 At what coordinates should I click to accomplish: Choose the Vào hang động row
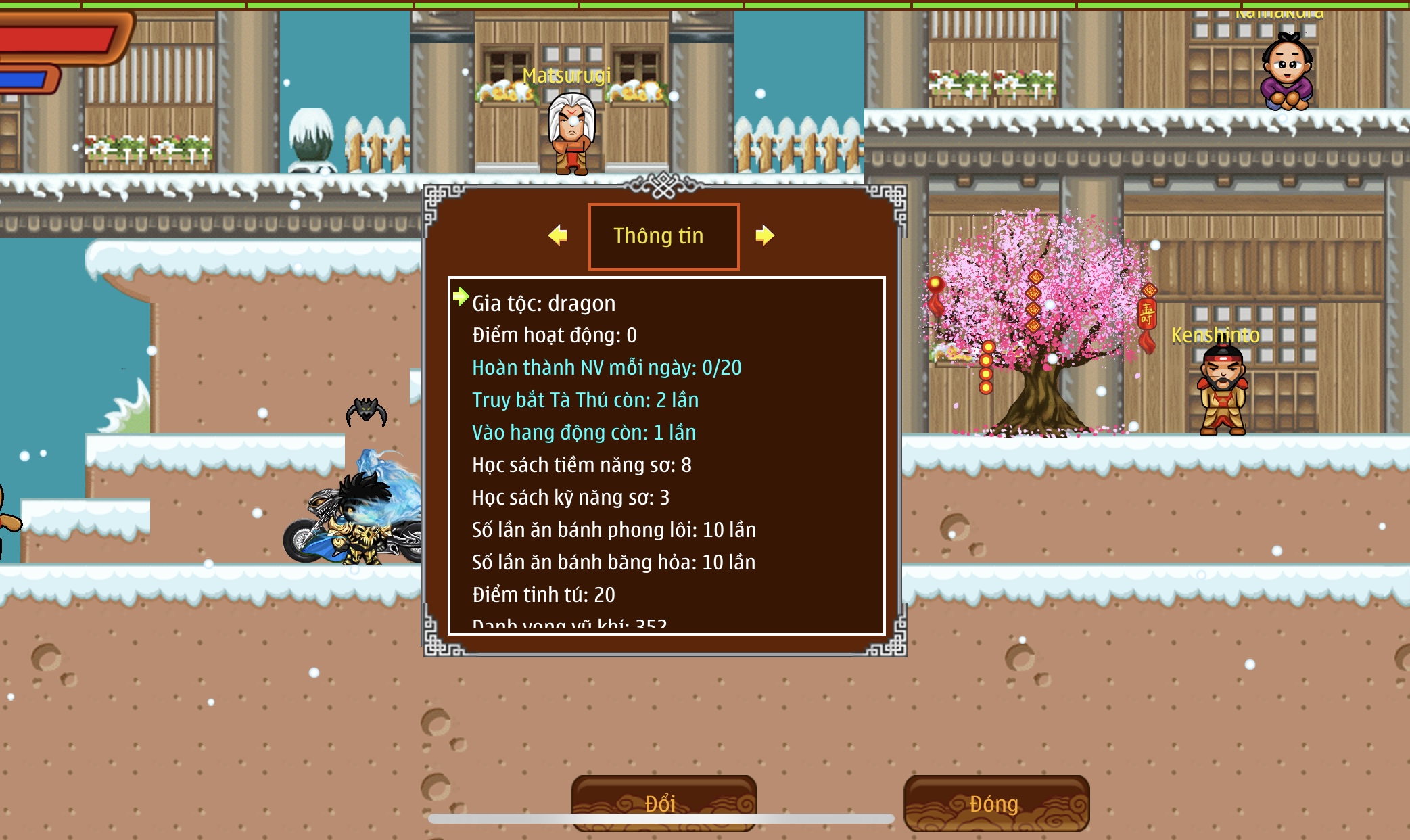(584, 433)
